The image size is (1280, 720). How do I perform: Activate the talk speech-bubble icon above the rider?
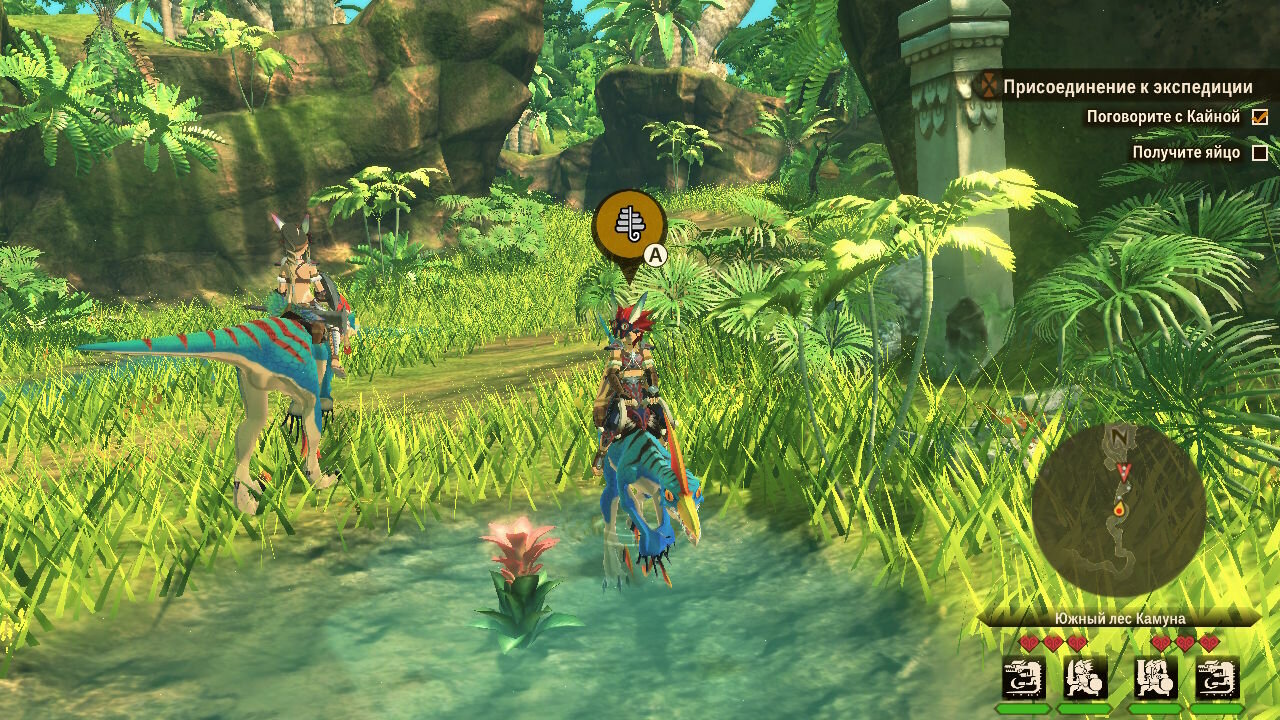click(629, 225)
